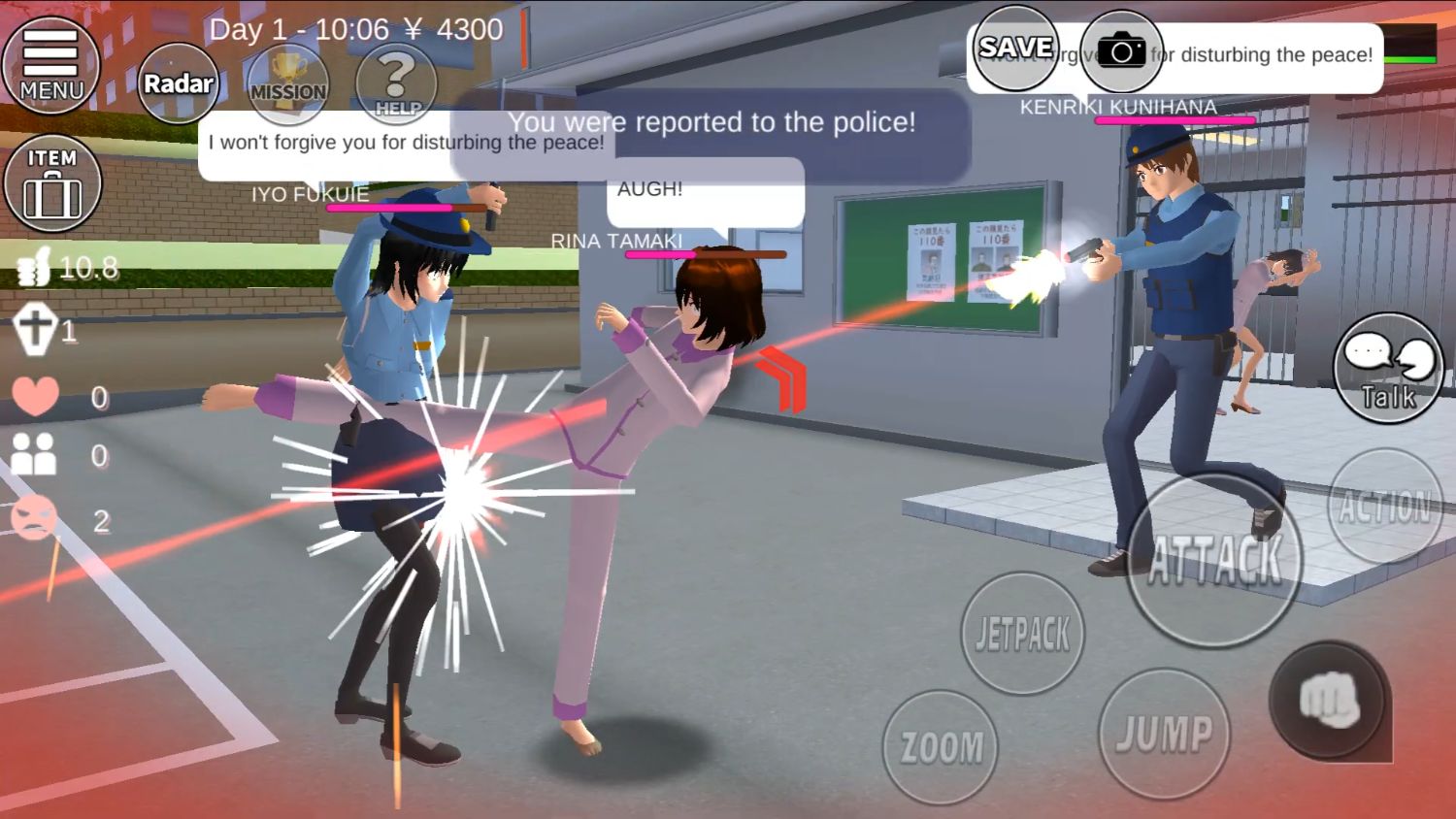View the heart relationship stat
The image size is (1456, 819).
tap(34, 396)
